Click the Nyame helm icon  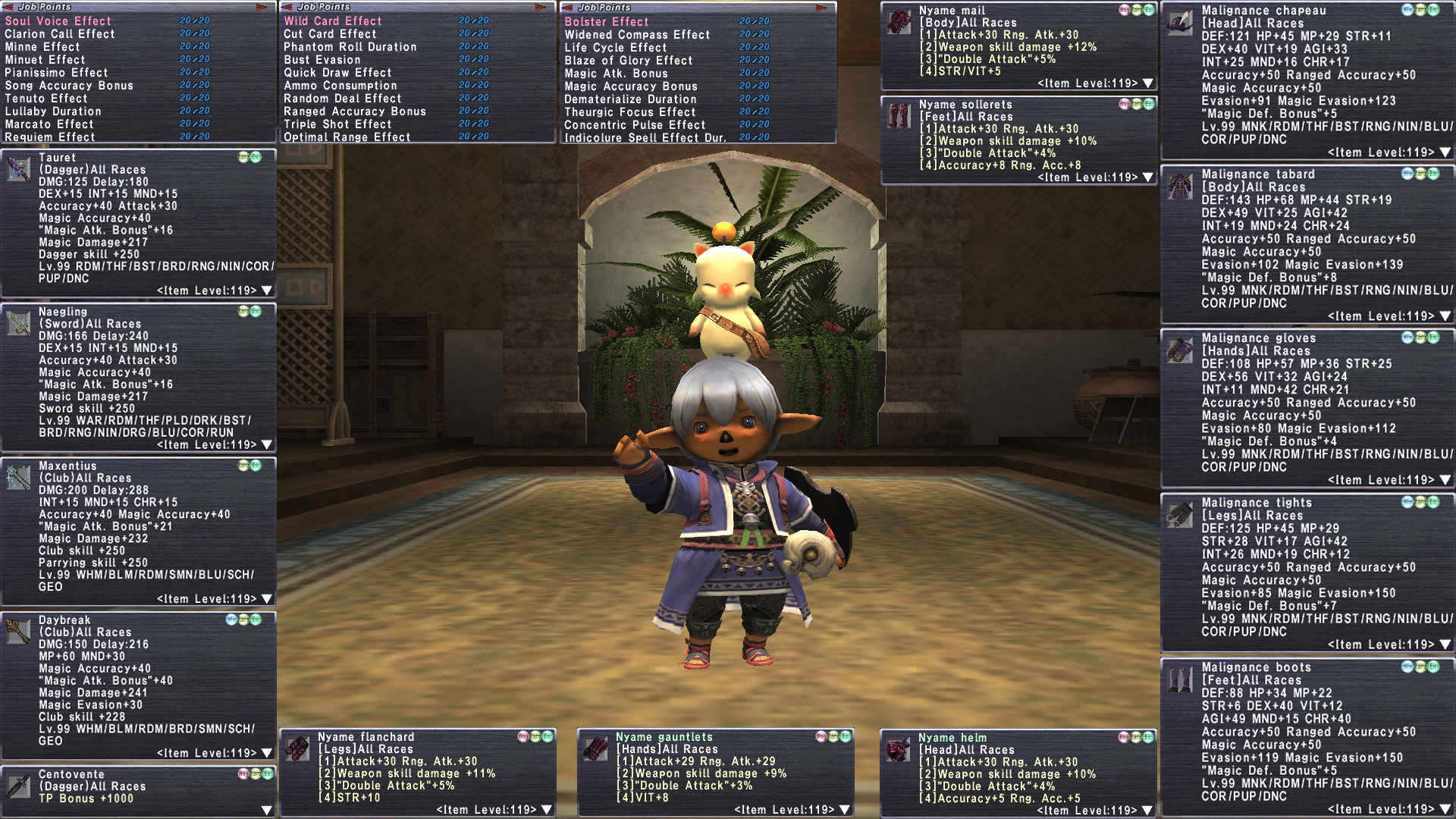point(899,749)
